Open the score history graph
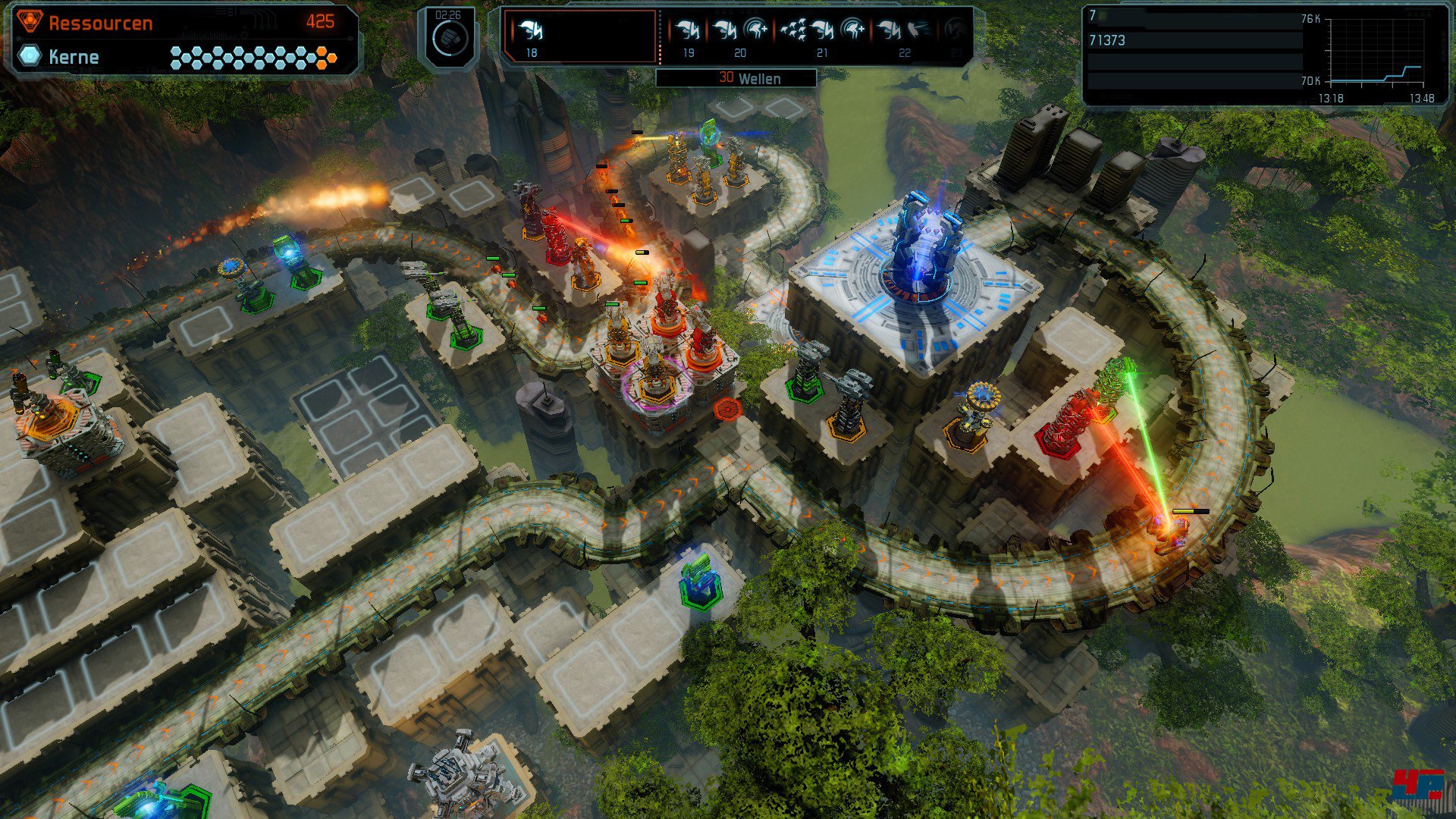The image size is (1456, 819). pyautogui.click(x=1374, y=53)
